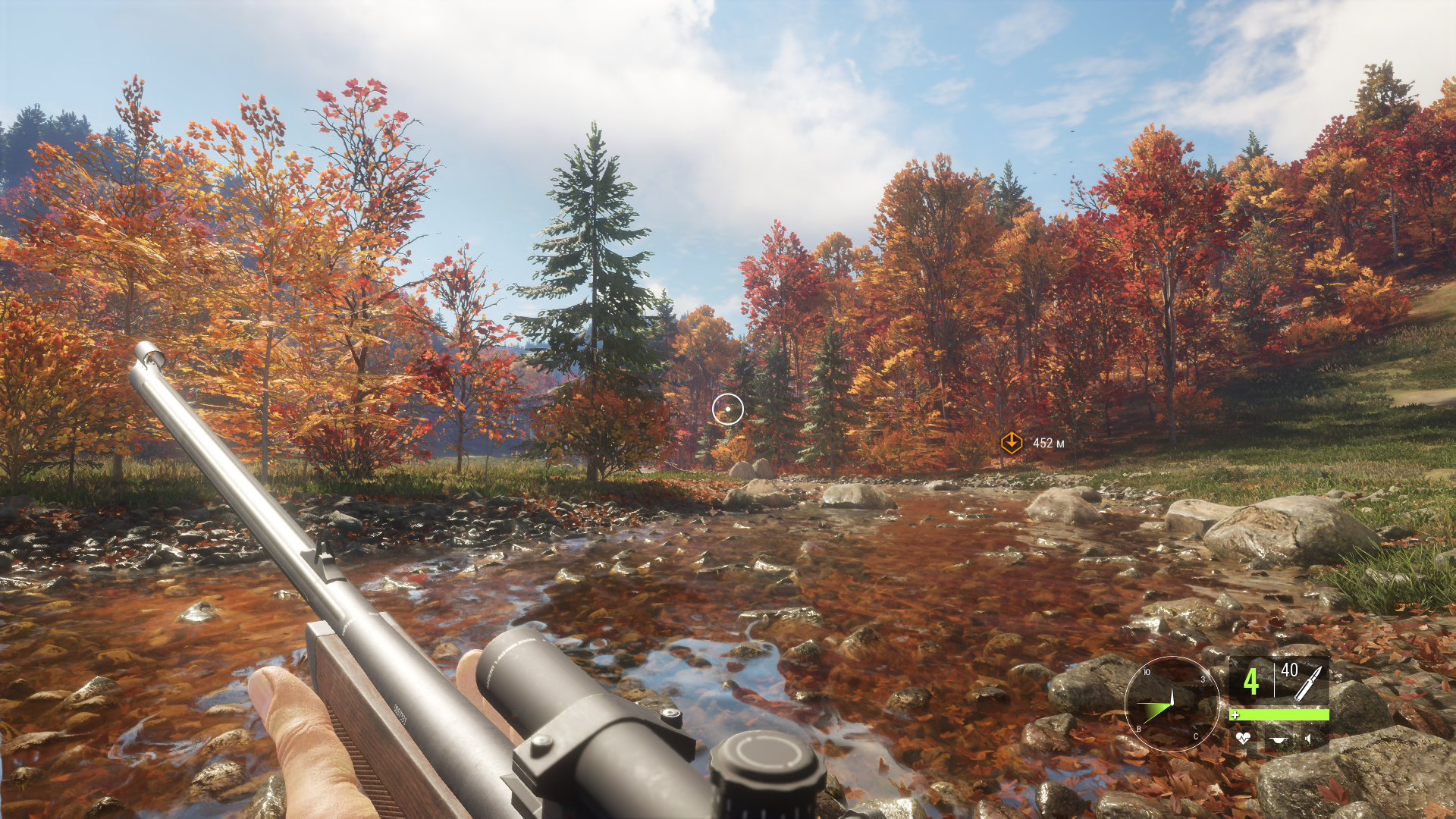Select the circular compass dial
Image resolution: width=1456 pixels, height=819 pixels.
pos(1171,704)
